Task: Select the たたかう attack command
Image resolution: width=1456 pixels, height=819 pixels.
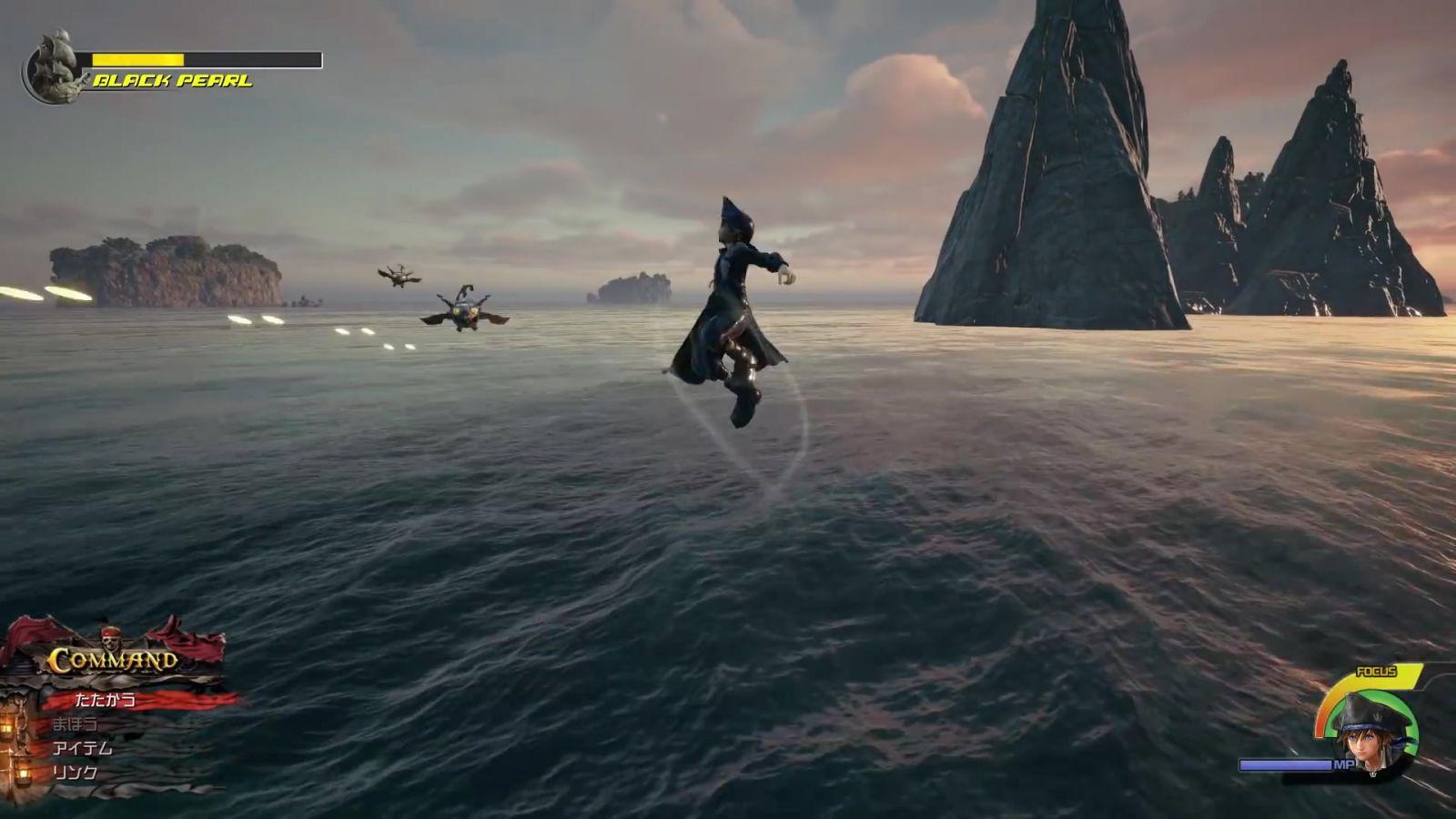Action: 106,700
